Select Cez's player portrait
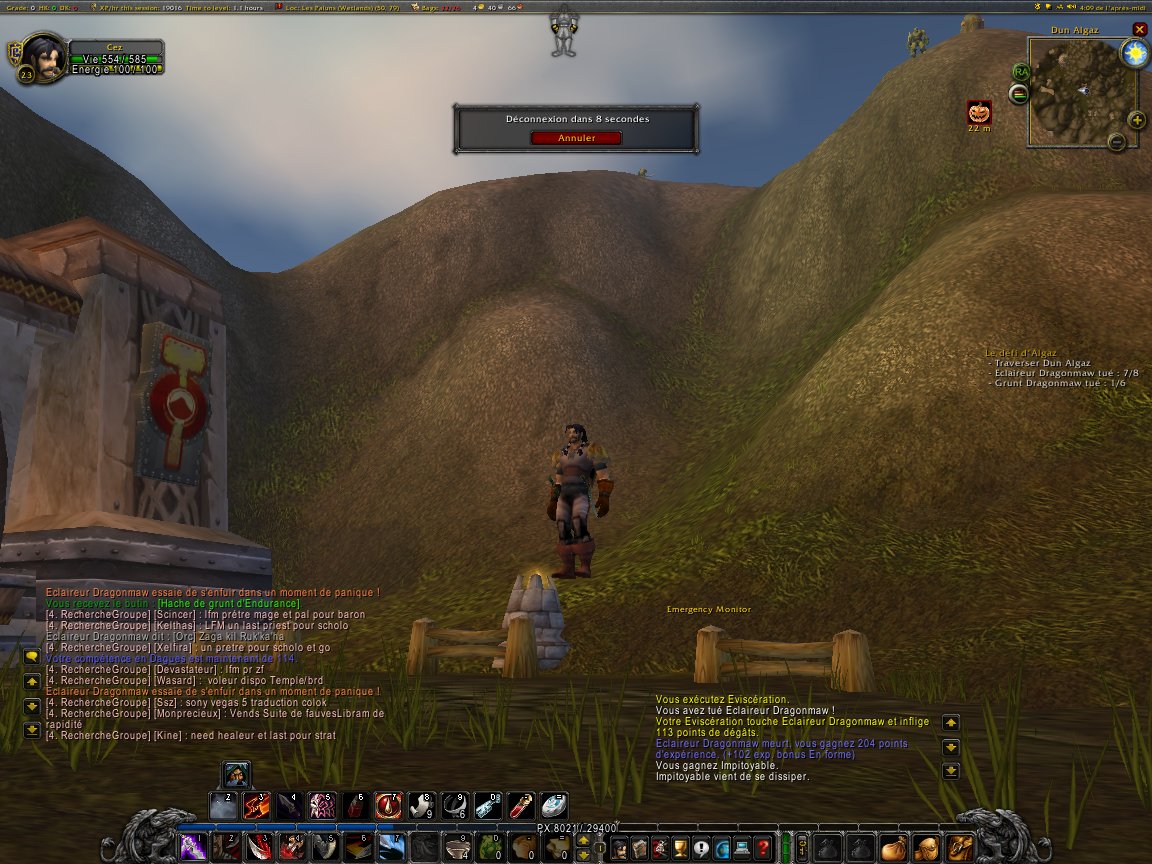The height and width of the screenshot is (864, 1152). 42,57
